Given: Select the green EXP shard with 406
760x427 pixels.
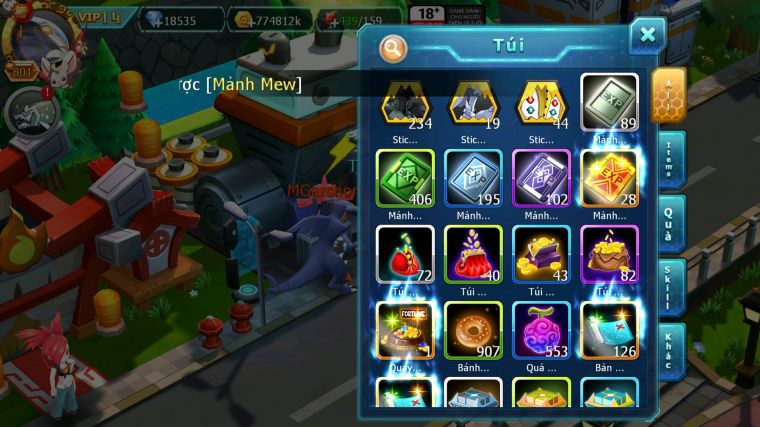Looking at the screenshot, I should pos(405,178).
